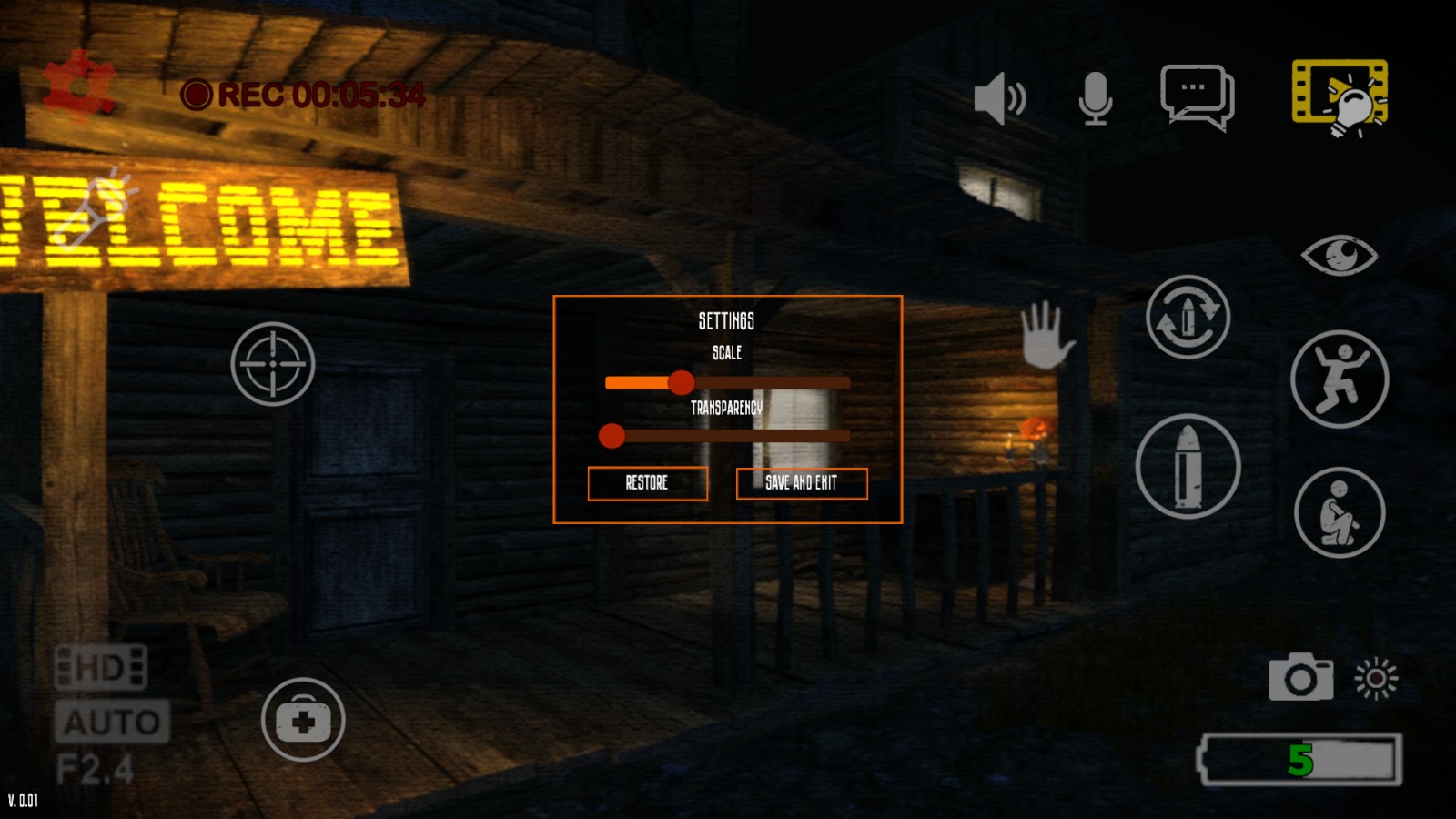The width and height of the screenshot is (1456, 819).
Task: Take a photo with camera icon
Action: [x=1300, y=677]
